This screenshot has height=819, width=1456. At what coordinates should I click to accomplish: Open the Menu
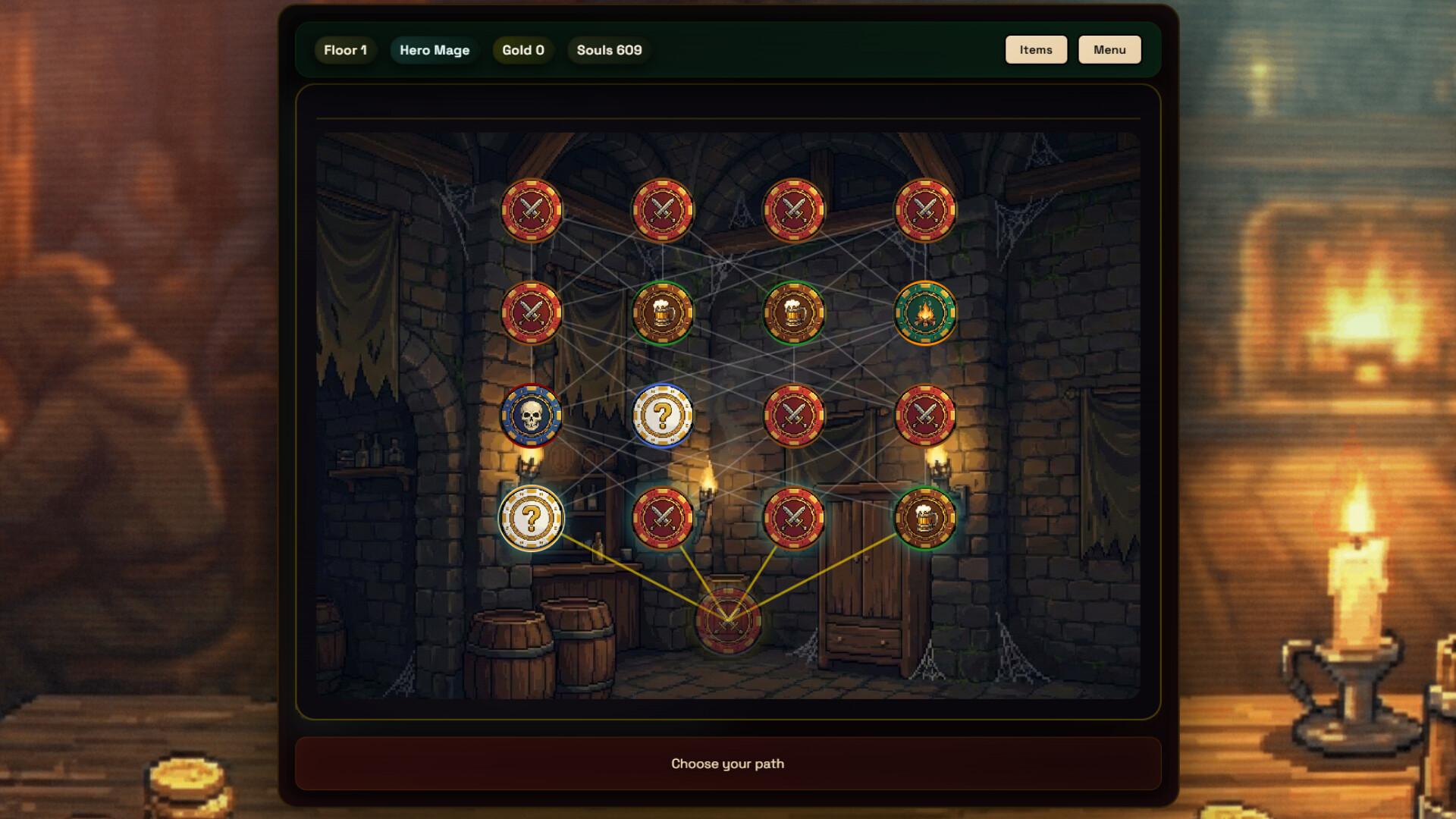pyautogui.click(x=1109, y=50)
